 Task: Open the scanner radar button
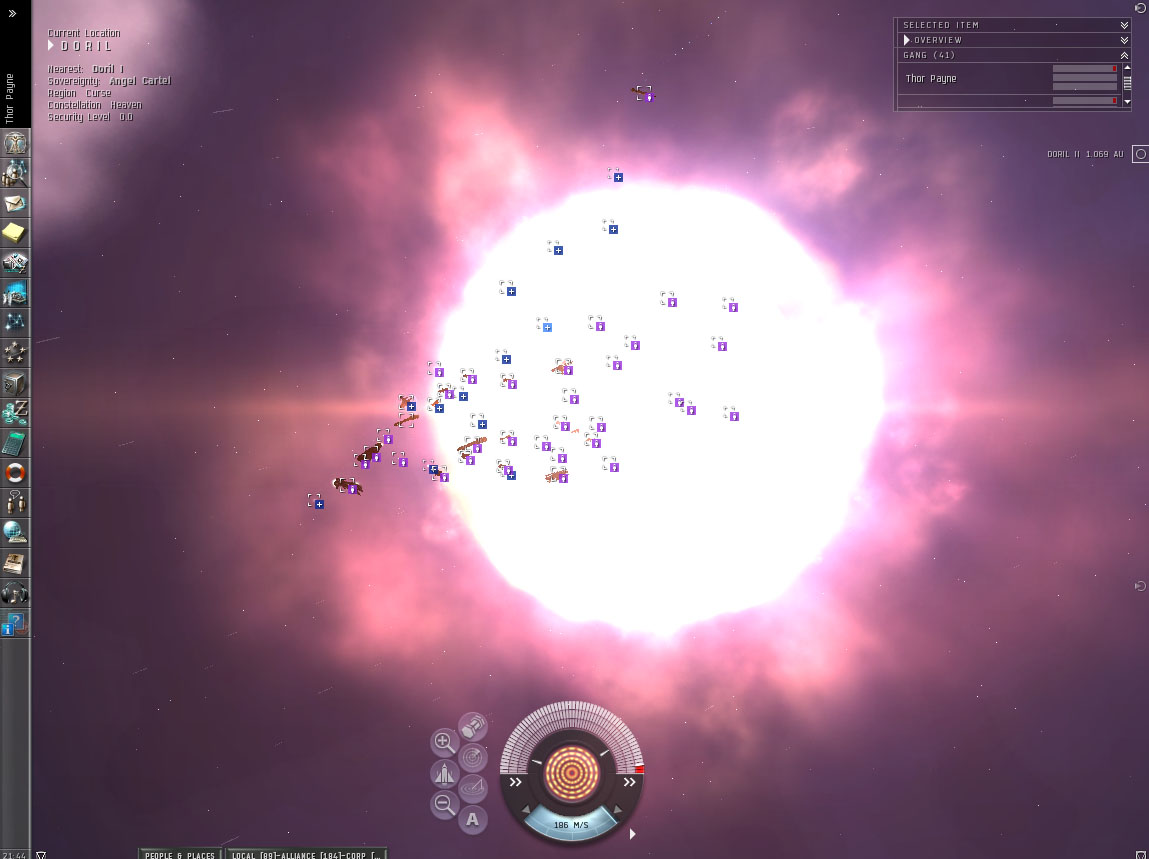coord(473,757)
